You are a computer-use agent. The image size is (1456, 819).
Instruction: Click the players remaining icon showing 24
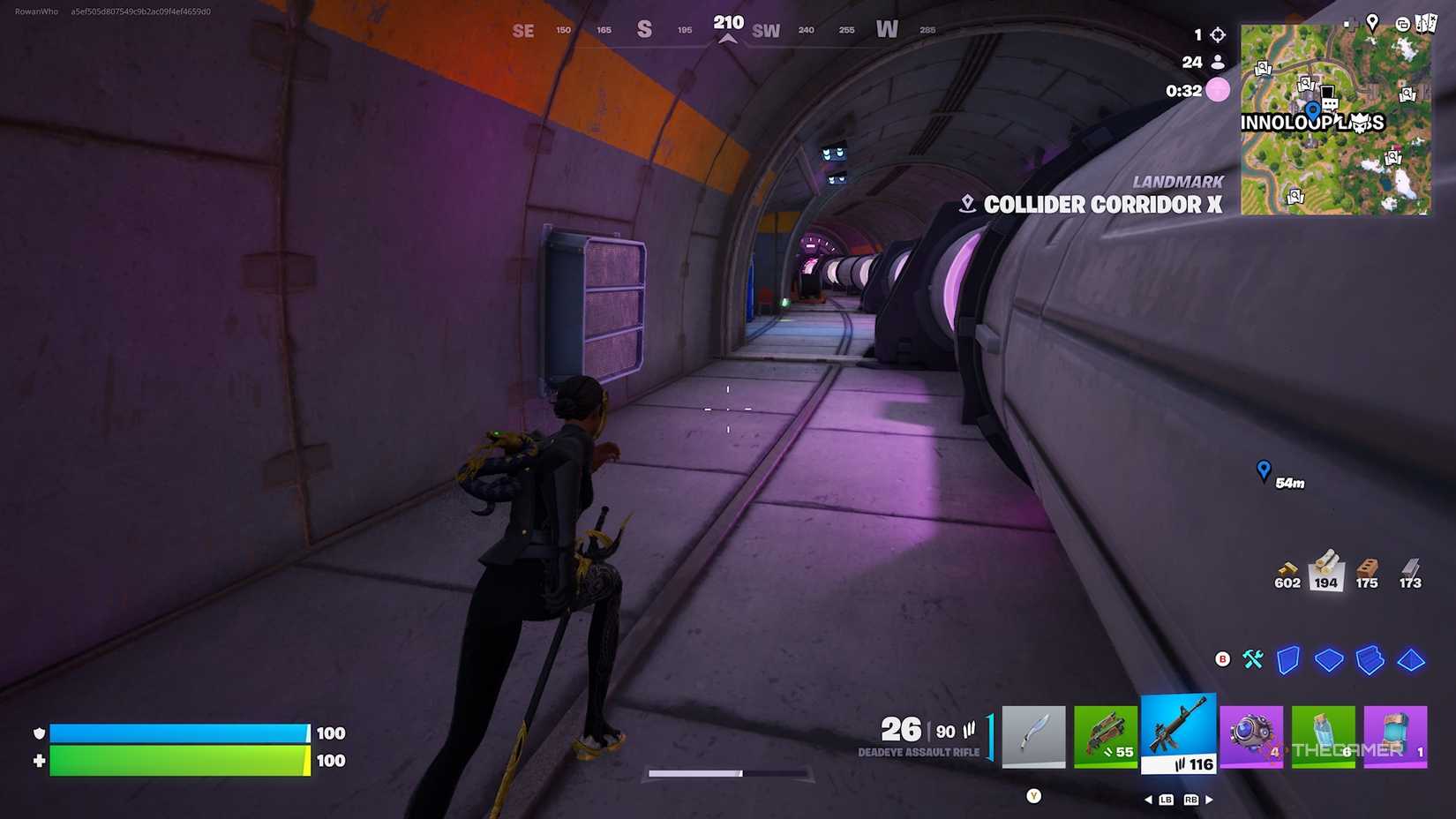point(1218,62)
